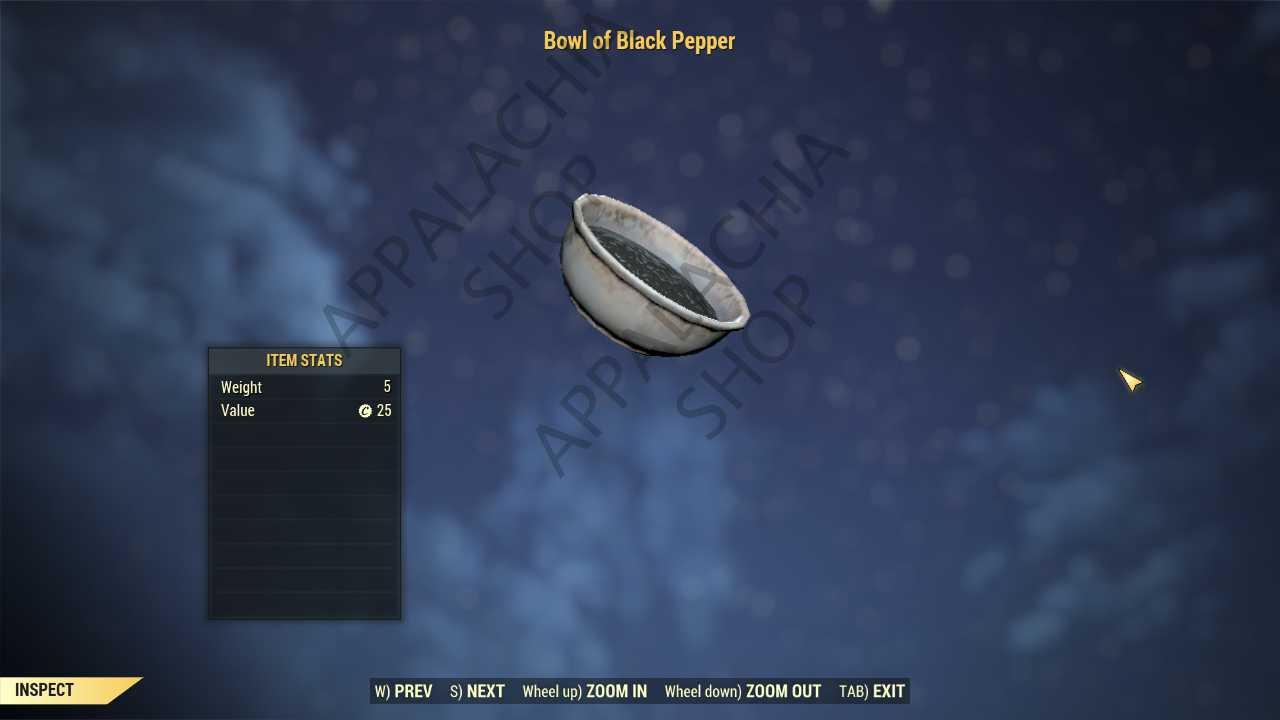Screen dimensions: 1280x720
Task: Select ZOOM OUT on the bottom bar
Action: tap(743, 691)
